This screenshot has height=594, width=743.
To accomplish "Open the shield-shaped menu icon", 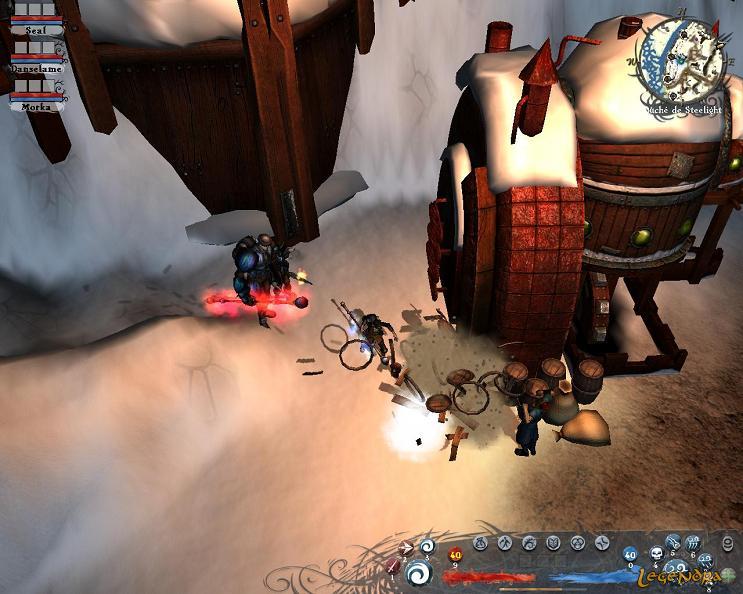I will pyautogui.click(x=553, y=543).
